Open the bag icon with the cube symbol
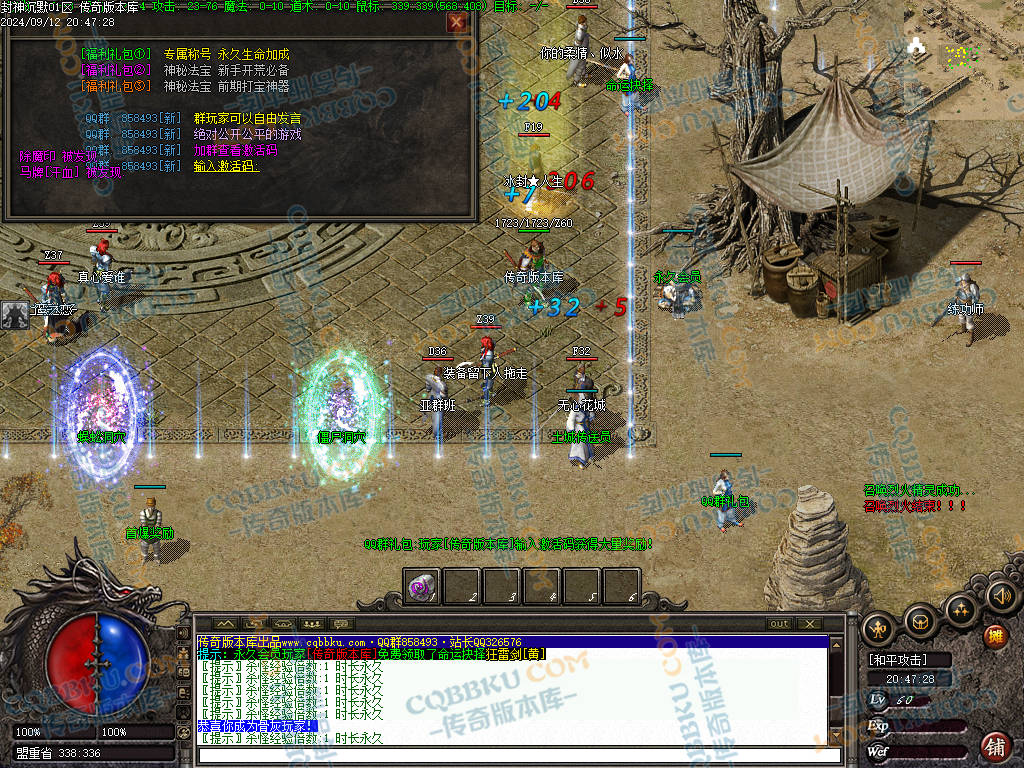This screenshot has width=1024, height=768. pyautogui.click(x=920, y=624)
